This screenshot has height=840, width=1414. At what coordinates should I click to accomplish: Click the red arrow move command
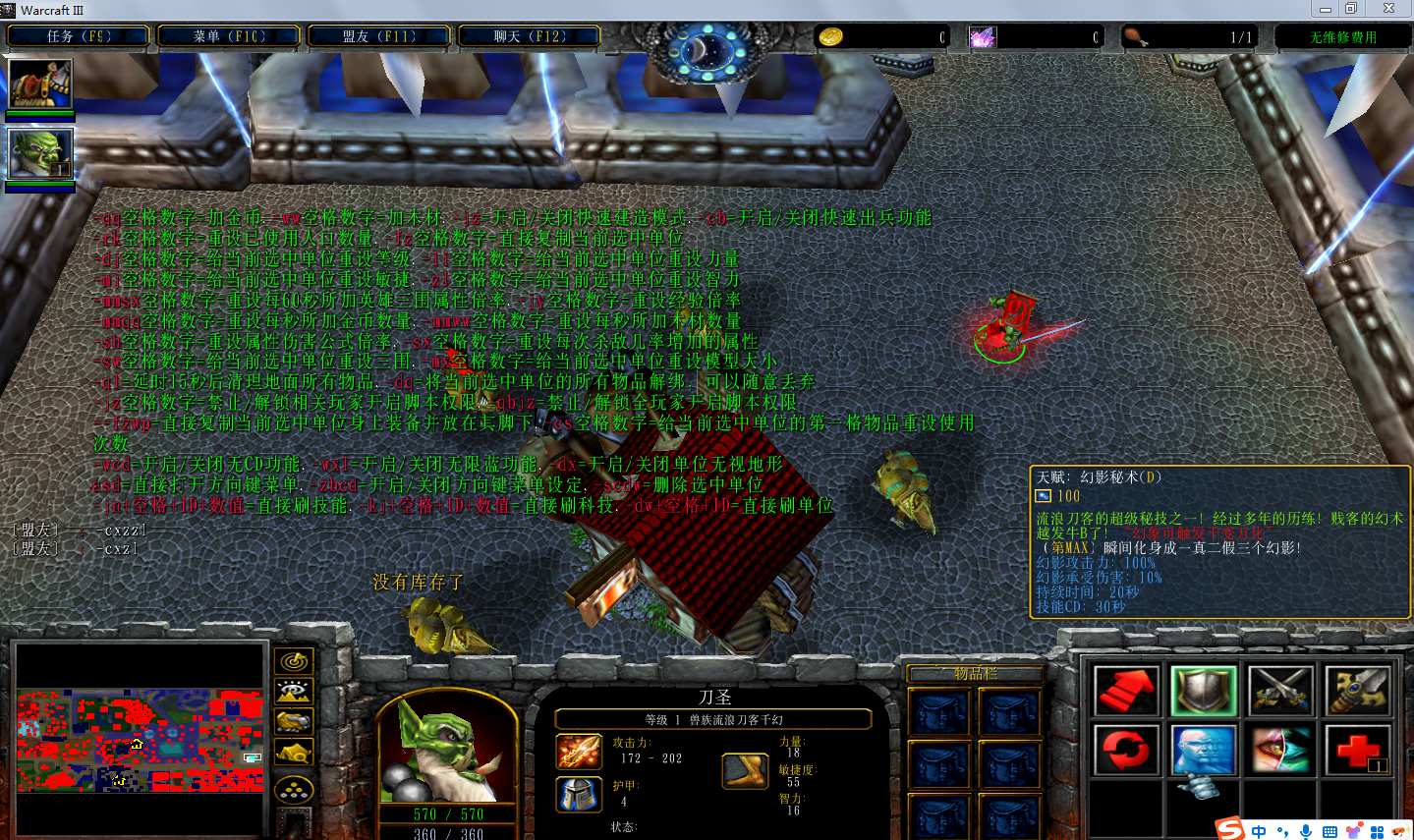coord(1127,691)
